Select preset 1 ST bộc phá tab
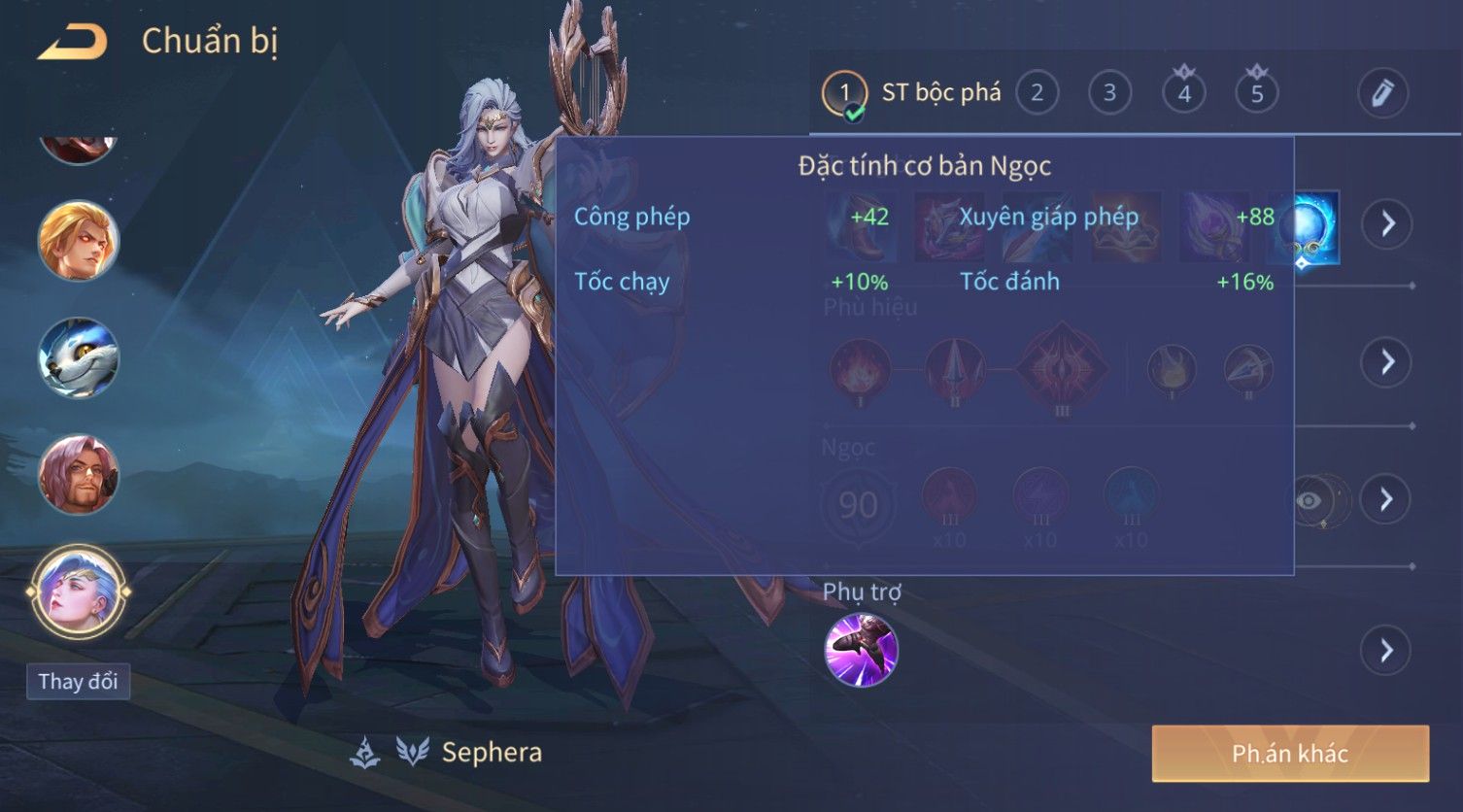1463x812 pixels. (x=911, y=93)
